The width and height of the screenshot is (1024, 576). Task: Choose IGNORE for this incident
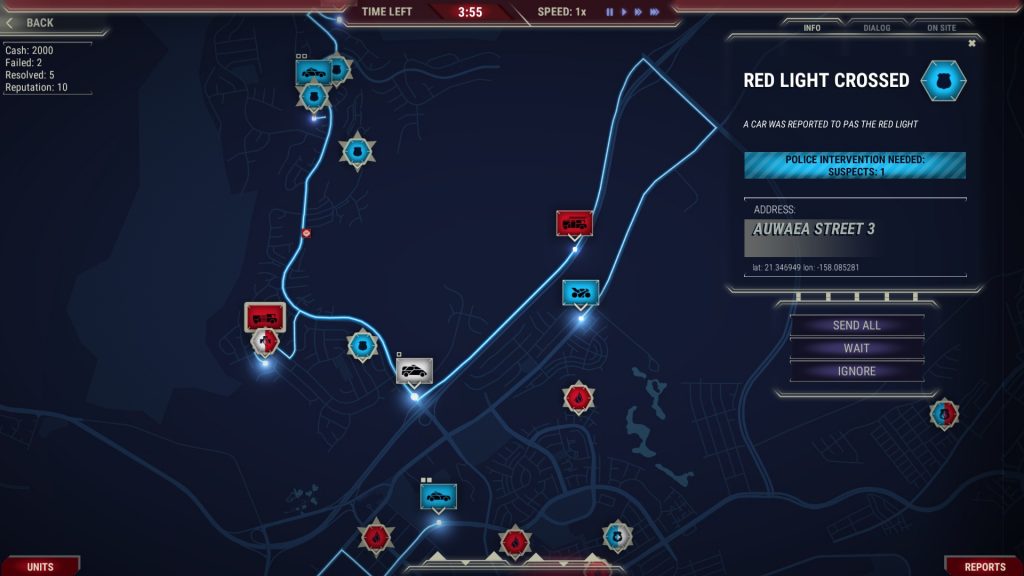point(856,371)
